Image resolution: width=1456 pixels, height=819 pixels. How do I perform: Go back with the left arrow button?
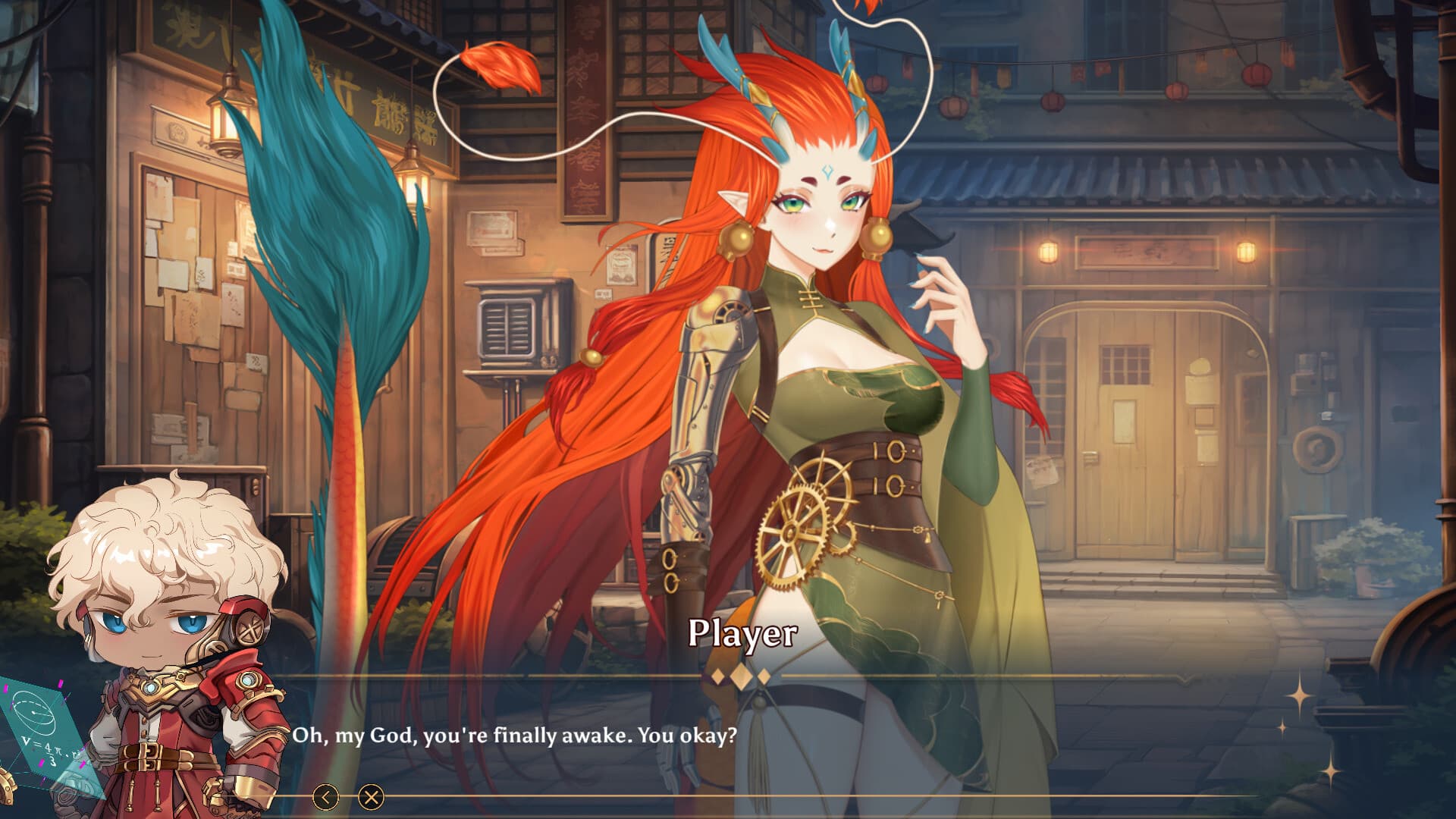(x=326, y=797)
